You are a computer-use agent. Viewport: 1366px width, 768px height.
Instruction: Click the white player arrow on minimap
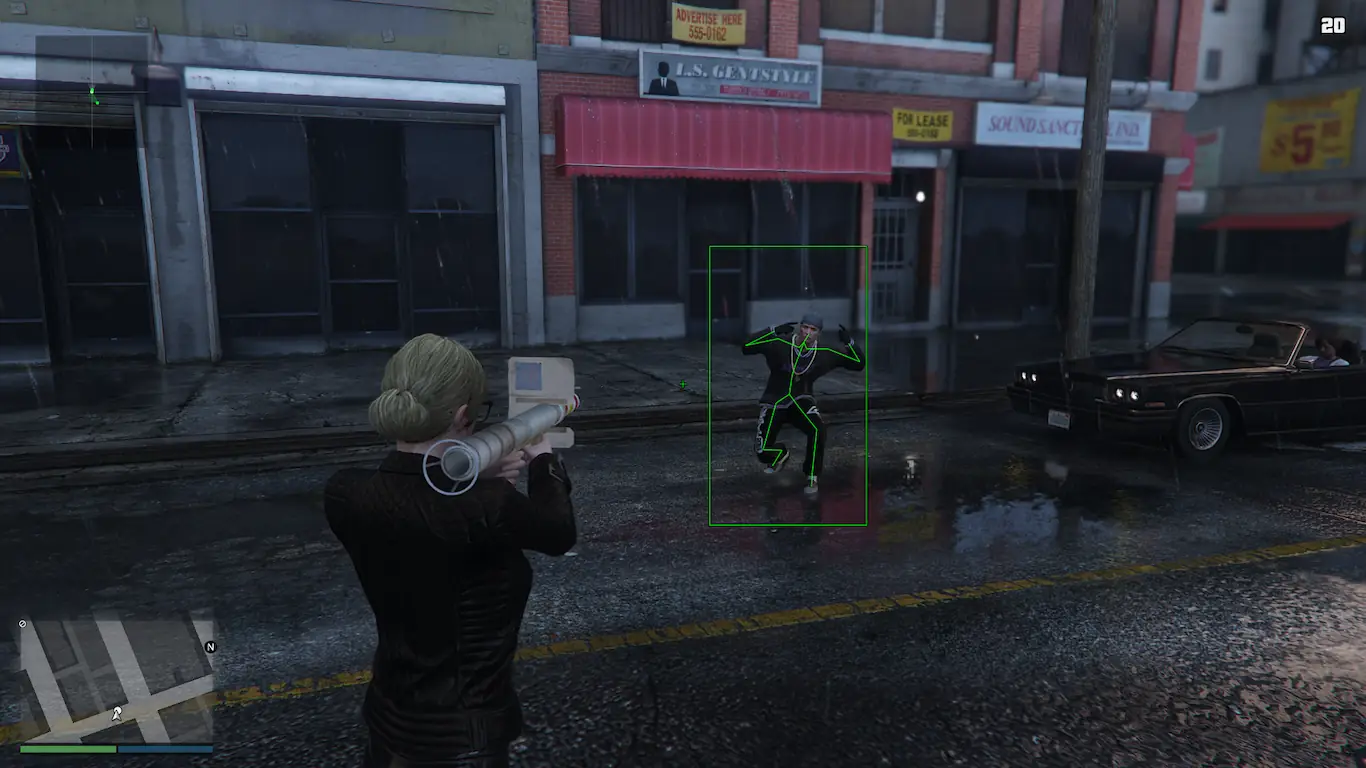coord(117,713)
